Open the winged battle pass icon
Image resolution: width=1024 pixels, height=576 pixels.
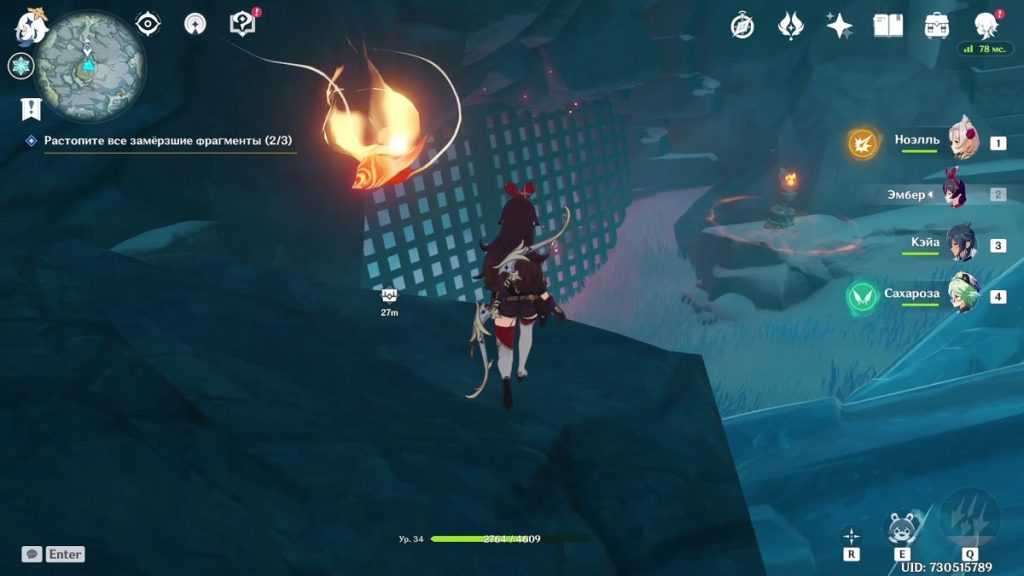[x=791, y=26]
